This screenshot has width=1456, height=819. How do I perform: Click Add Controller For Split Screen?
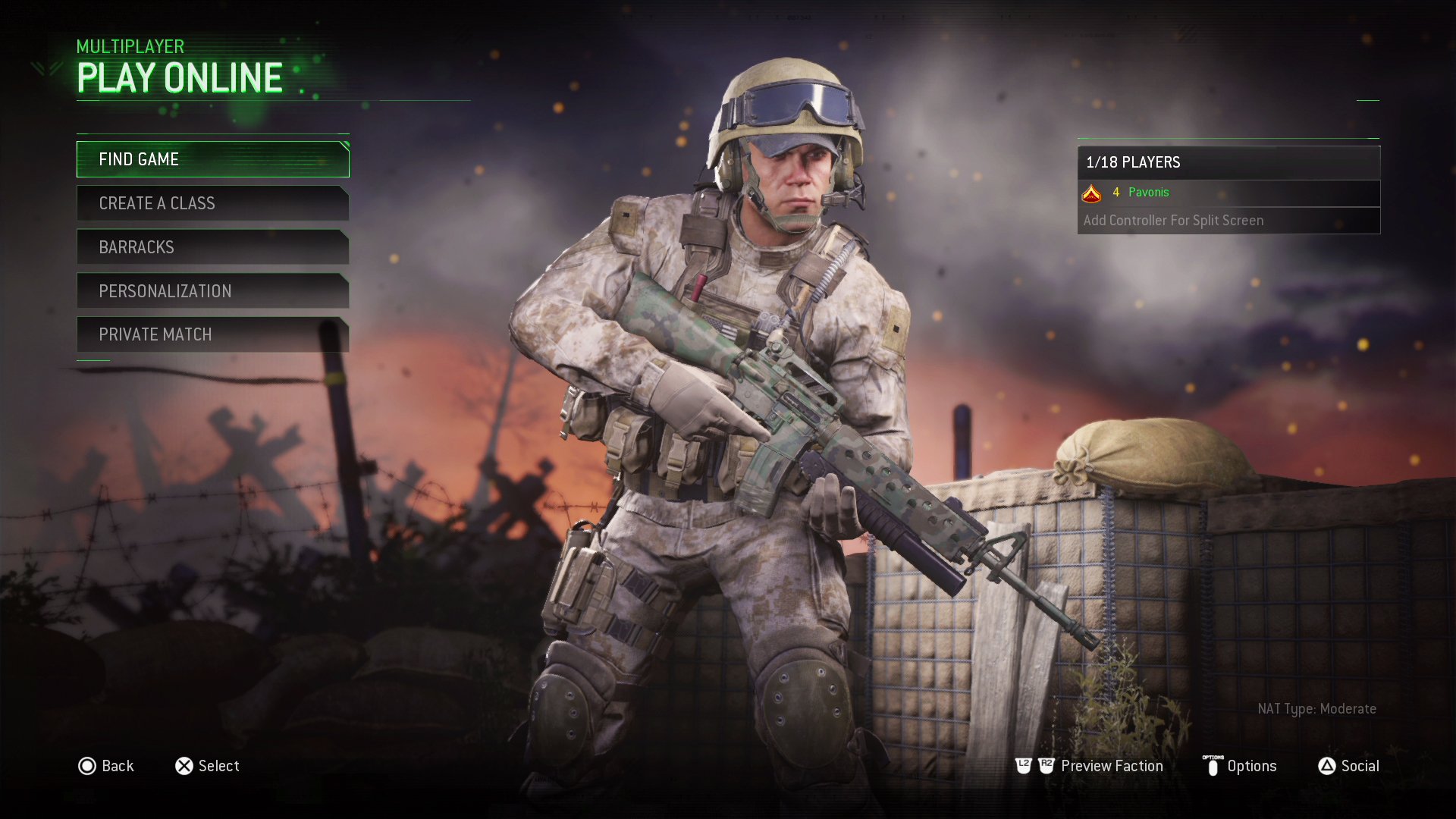(x=1173, y=220)
